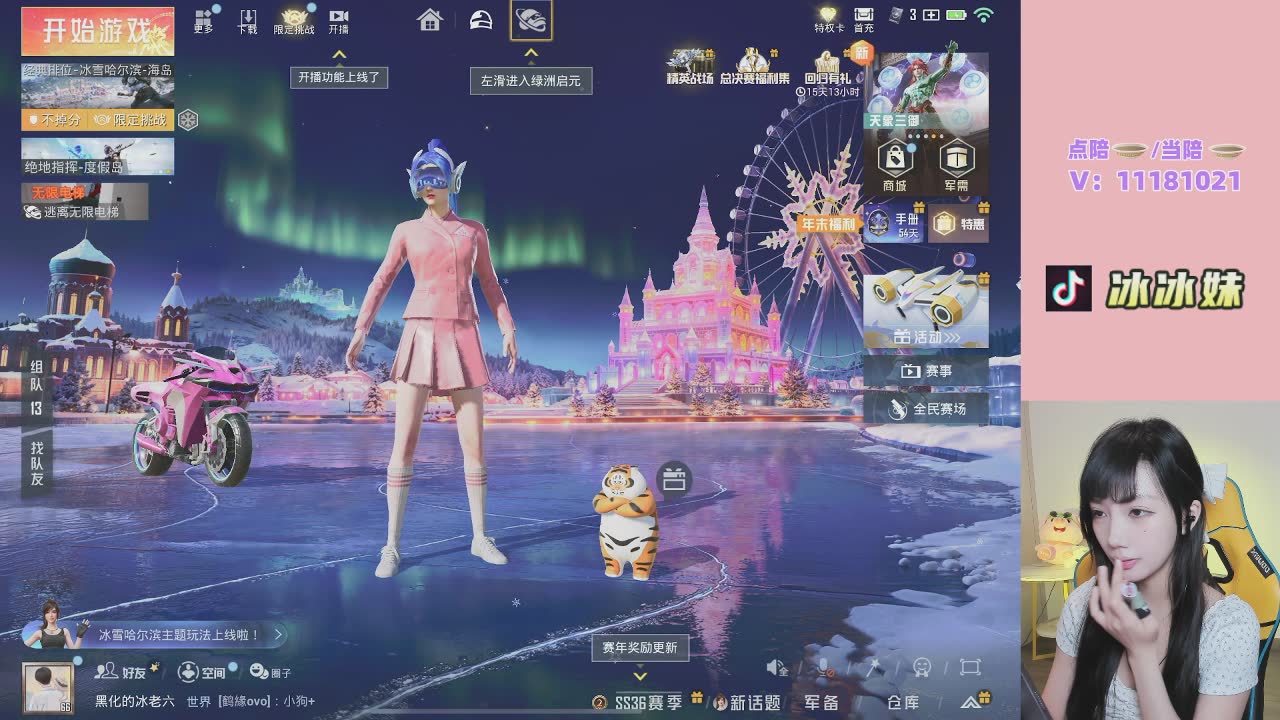Screen dimensions: 1280x720
Task: Open the 军备 armaments menu
Action: 821,703
